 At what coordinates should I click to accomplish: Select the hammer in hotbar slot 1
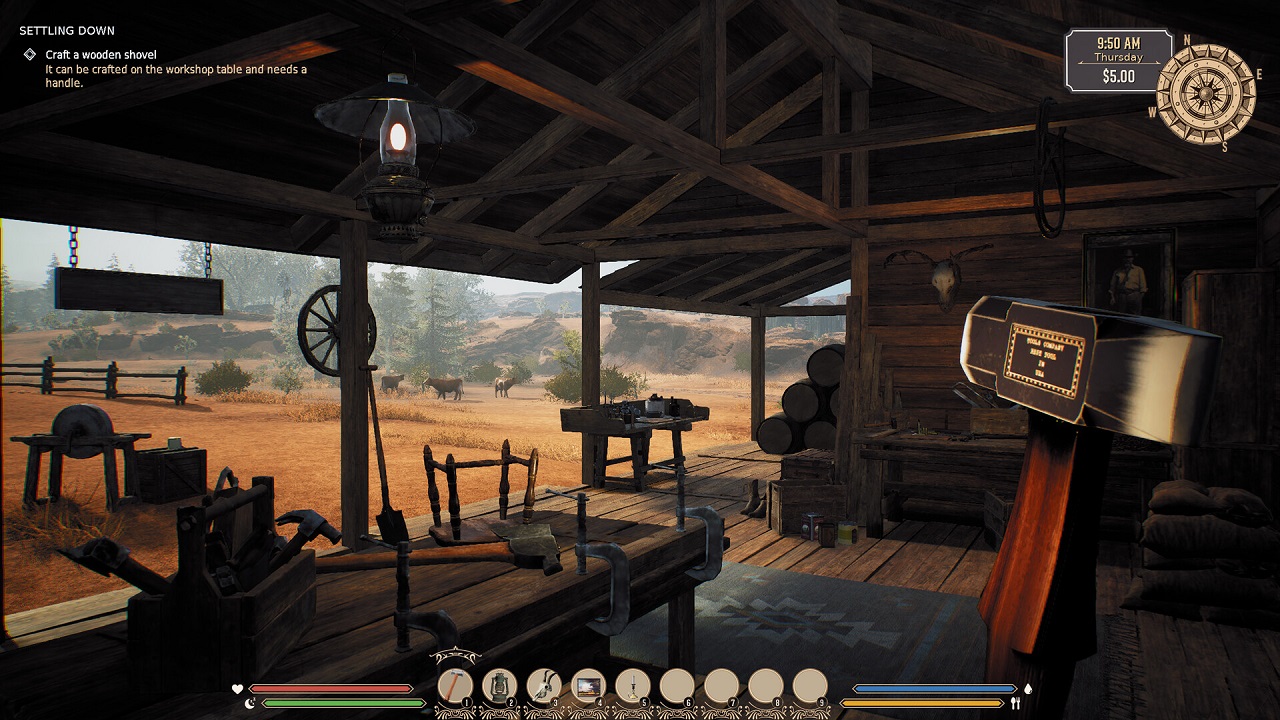click(x=457, y=684)
